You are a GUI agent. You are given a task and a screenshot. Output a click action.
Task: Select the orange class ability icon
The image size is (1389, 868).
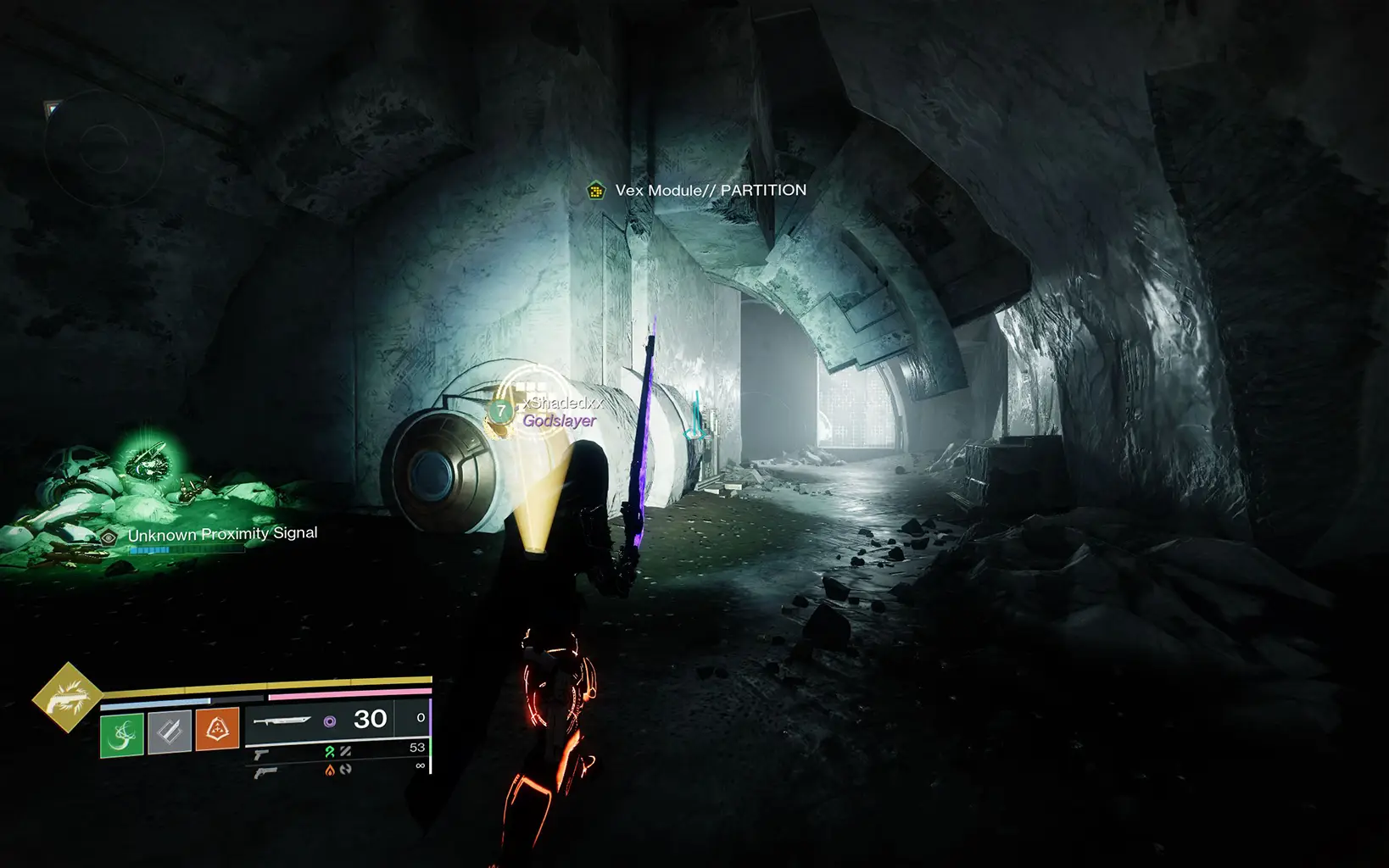coord(217,730)
